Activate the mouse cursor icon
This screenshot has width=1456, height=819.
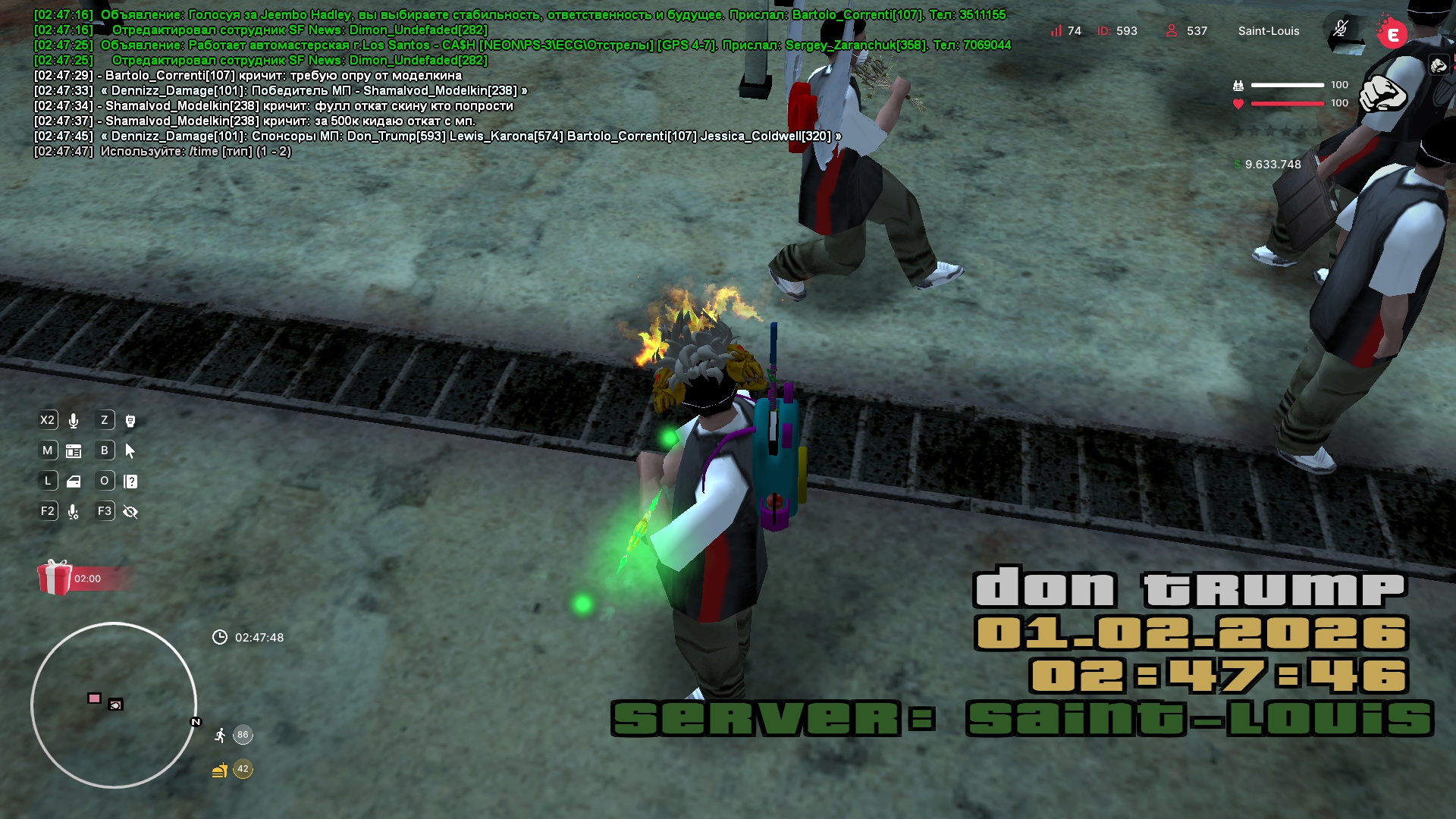(130, 451)
